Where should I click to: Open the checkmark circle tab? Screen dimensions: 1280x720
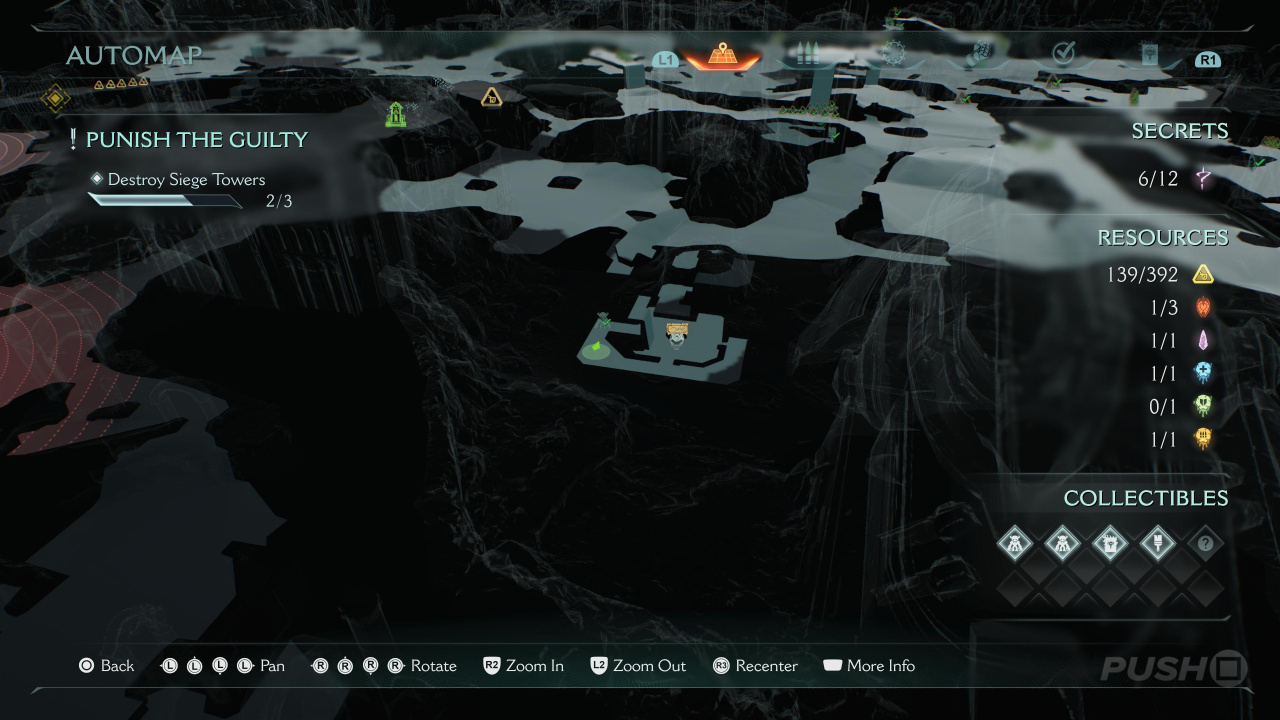(x=1063, y=55)
